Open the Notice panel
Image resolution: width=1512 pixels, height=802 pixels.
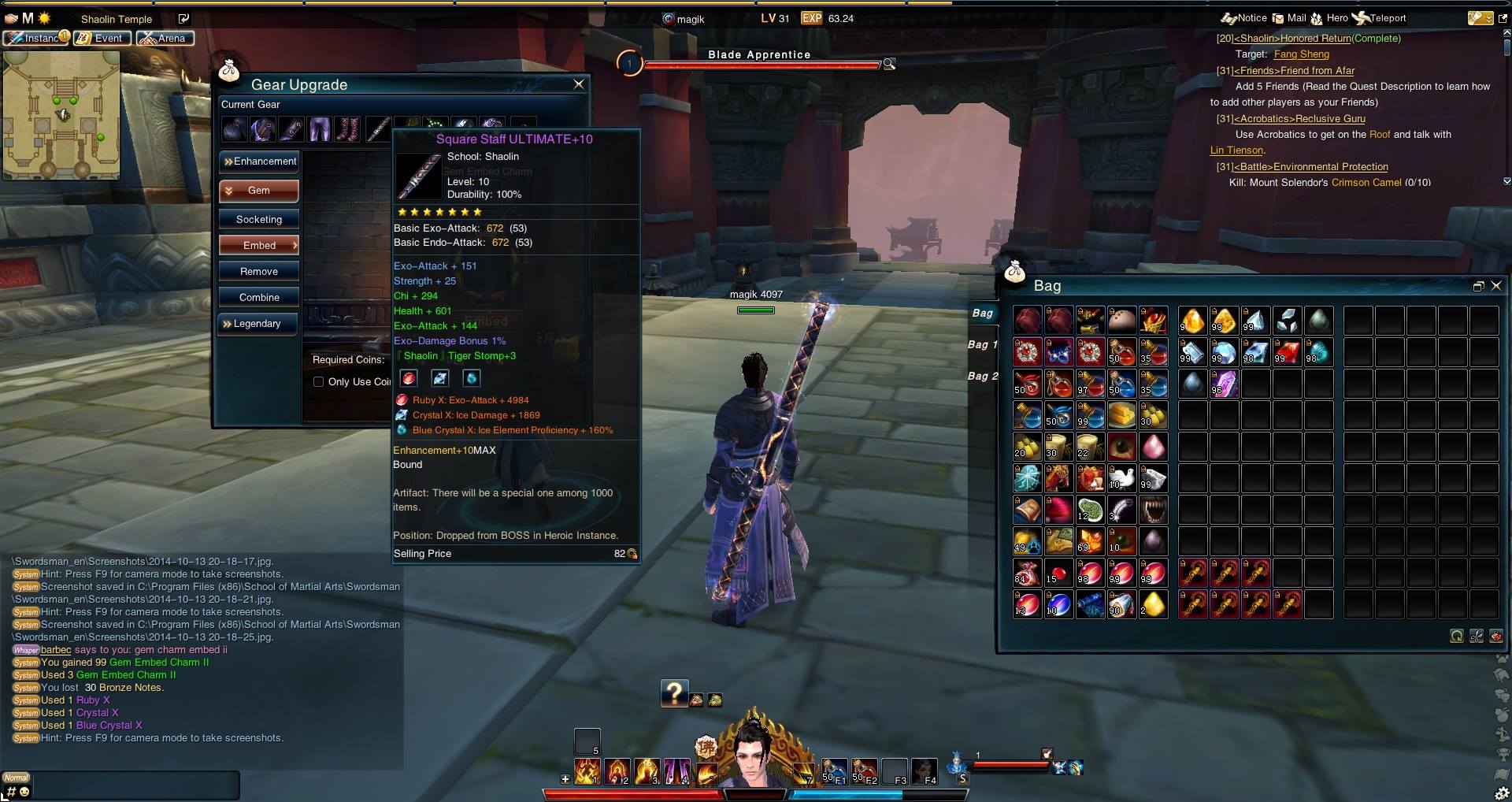tap(1244, 18)
